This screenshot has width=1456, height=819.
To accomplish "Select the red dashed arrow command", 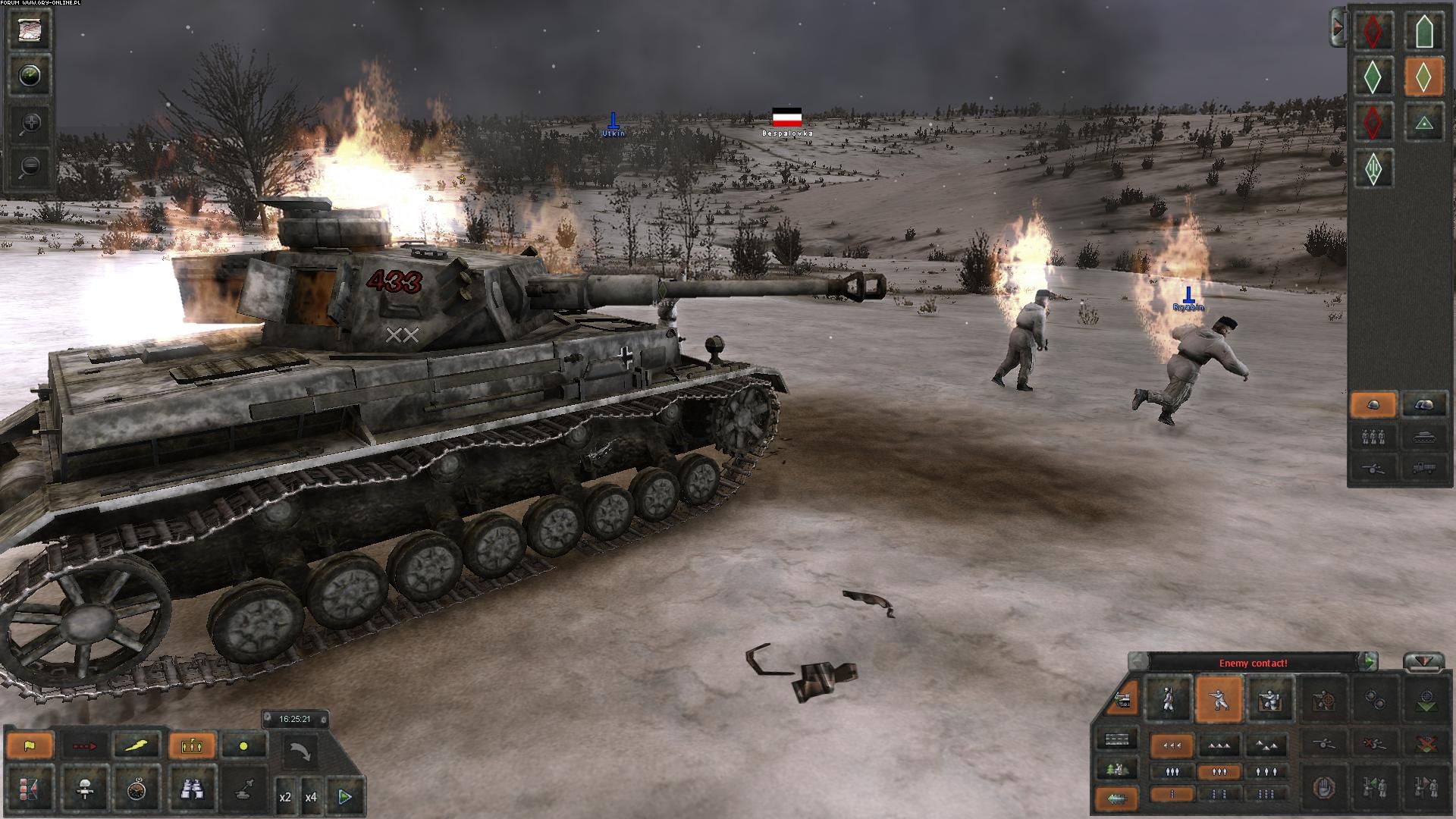I will (x=84, y=745).
